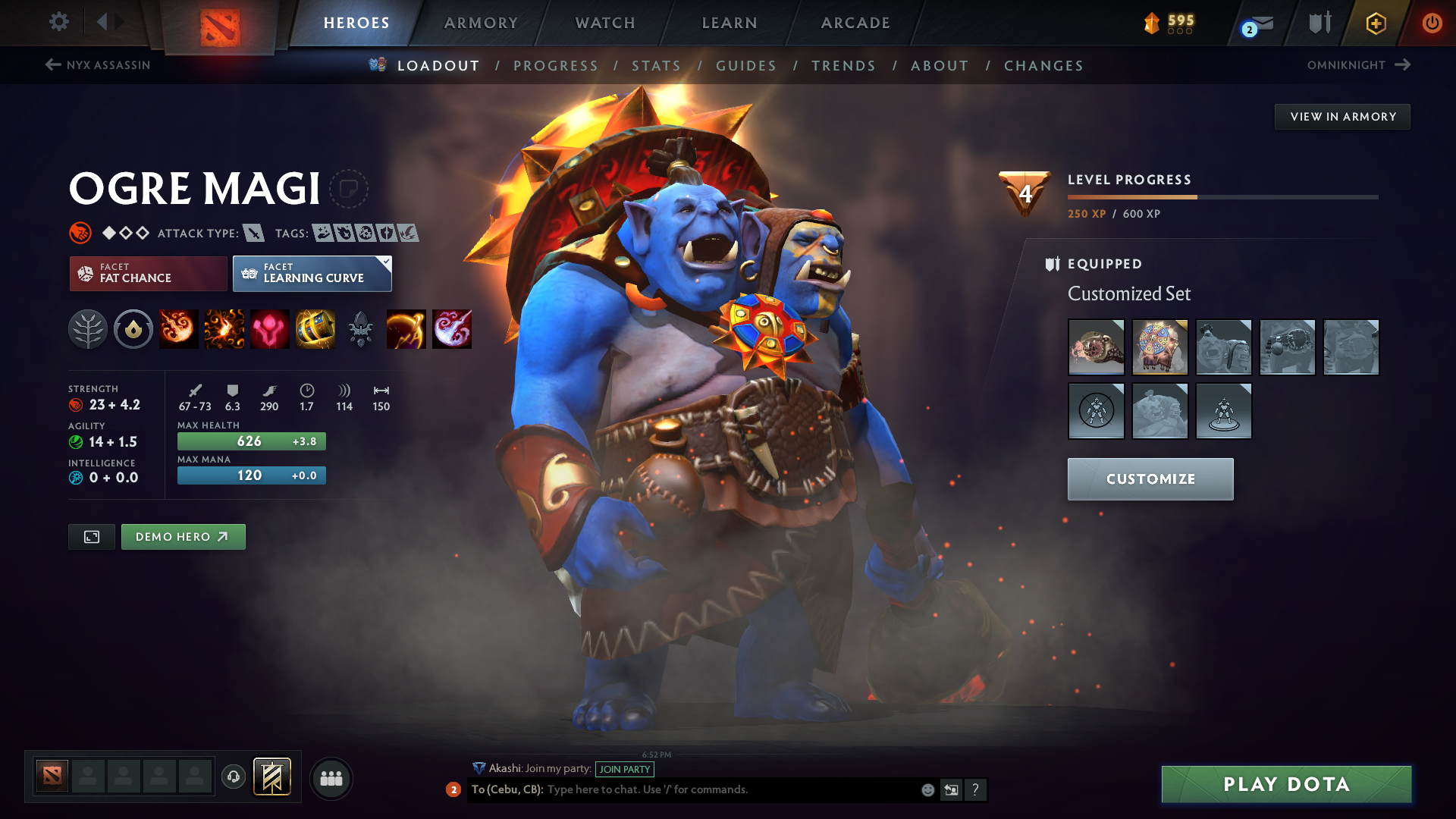Toggle the friends list grid icon
The height and width of the screenshot is (819, 1456).
click(331, 778)
